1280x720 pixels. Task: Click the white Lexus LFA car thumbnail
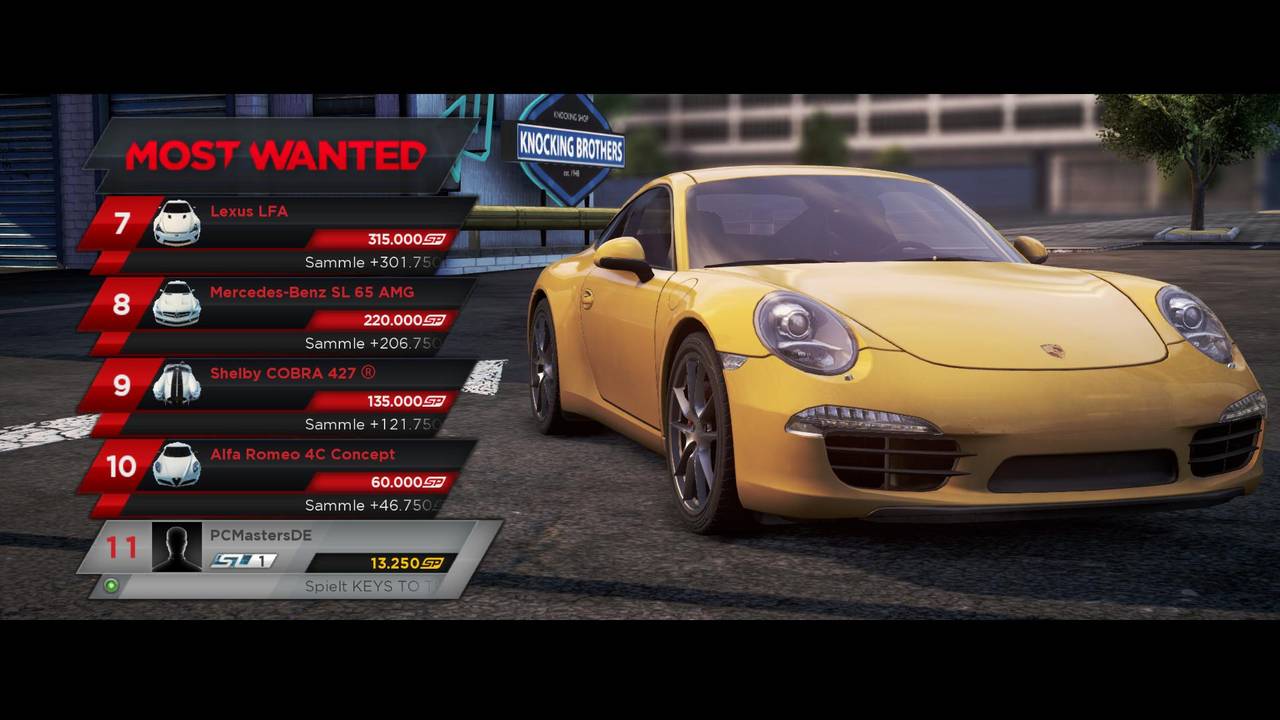(x=177, y=223)
